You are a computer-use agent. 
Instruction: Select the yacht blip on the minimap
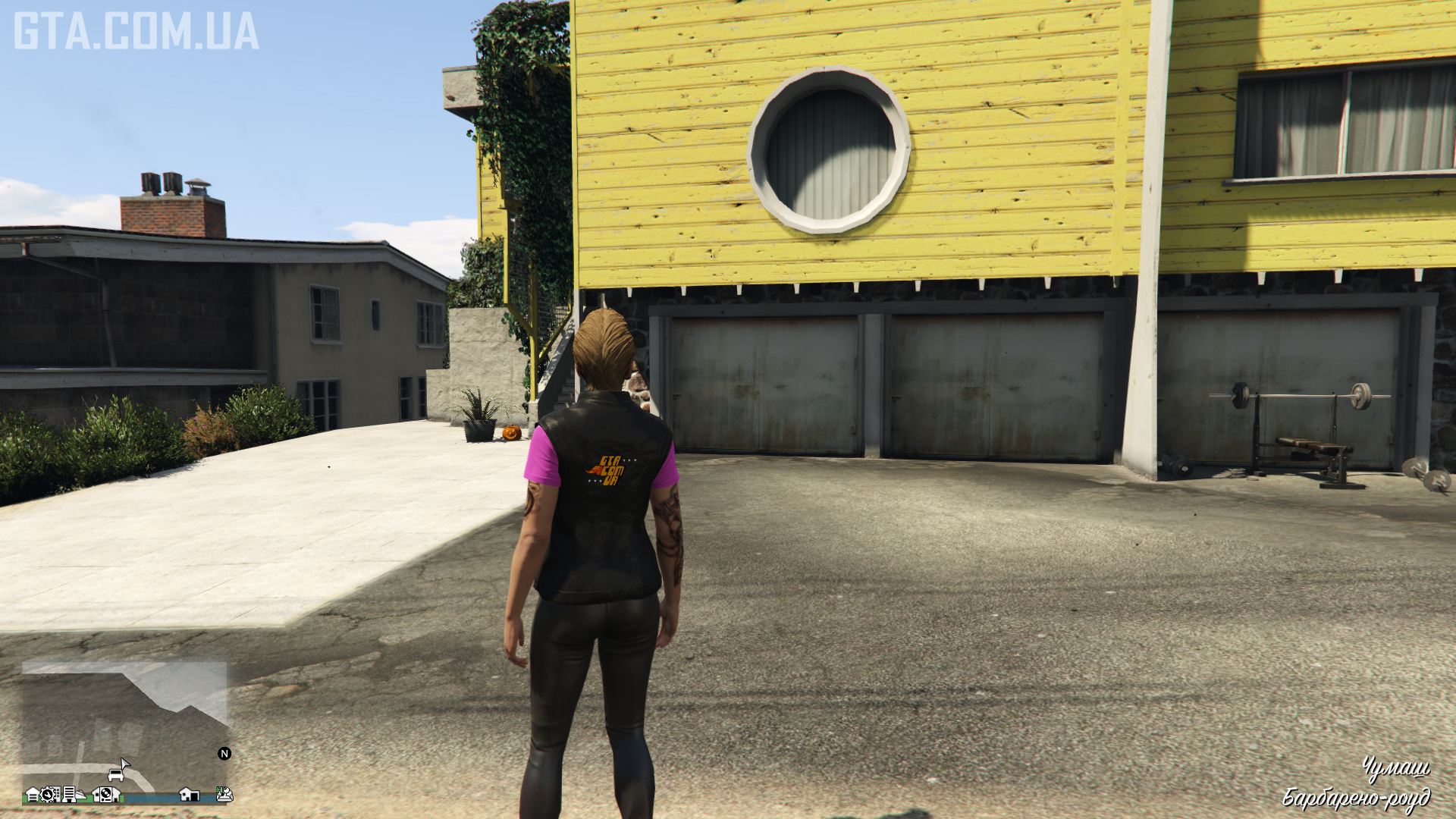tap(81, 795)
